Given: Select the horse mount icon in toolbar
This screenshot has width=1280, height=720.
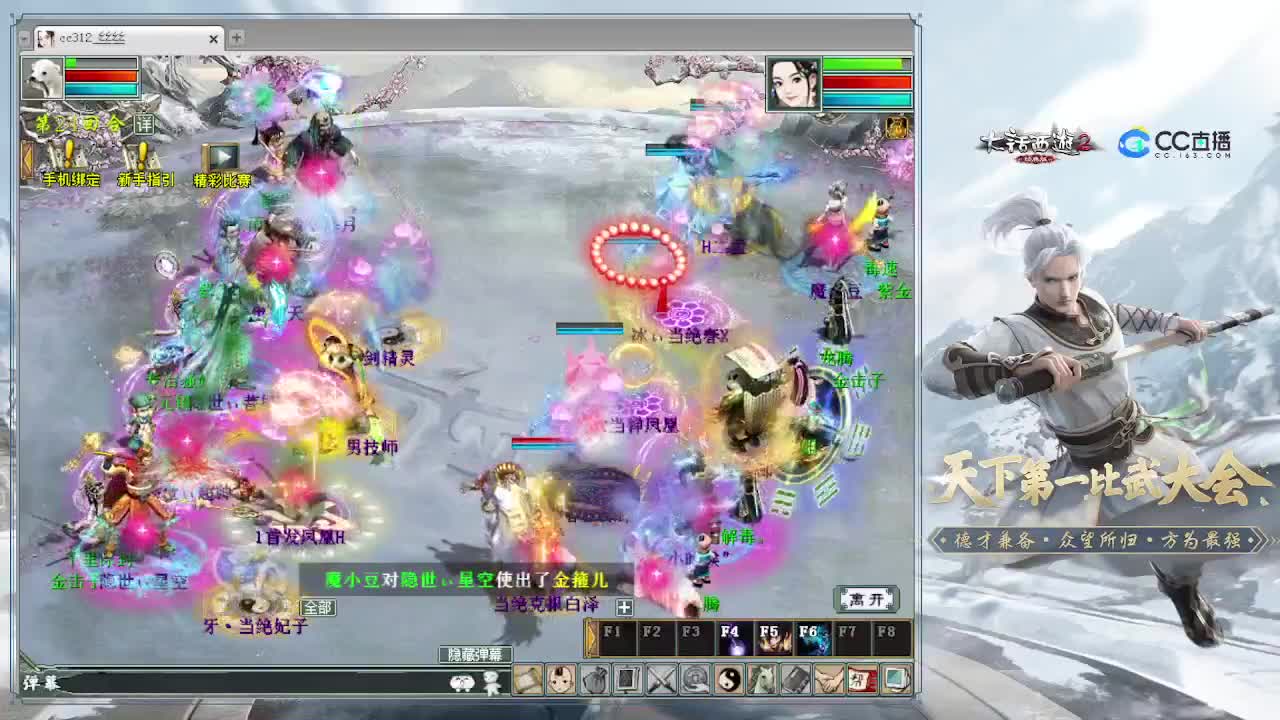Looking at the screenshot, I should [762, 680].
